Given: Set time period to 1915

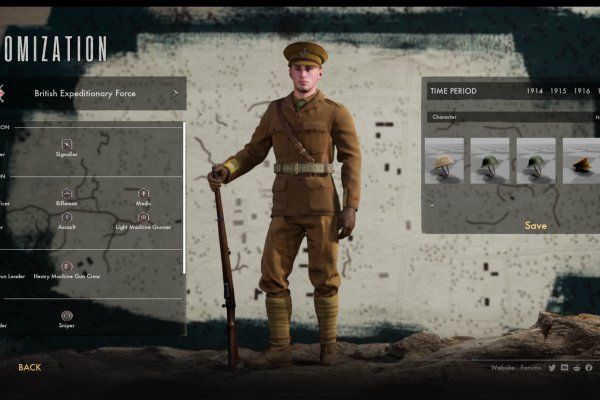Looking at the screenshot, I should [x=558, y=91].
